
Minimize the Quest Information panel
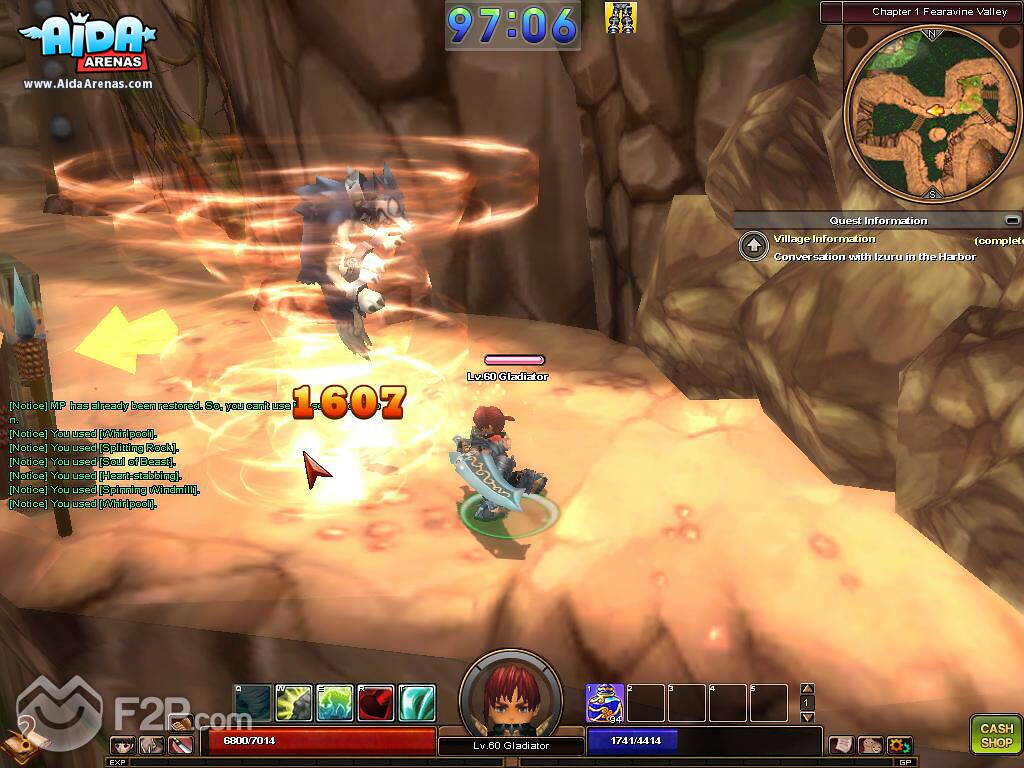[1013, 221]
